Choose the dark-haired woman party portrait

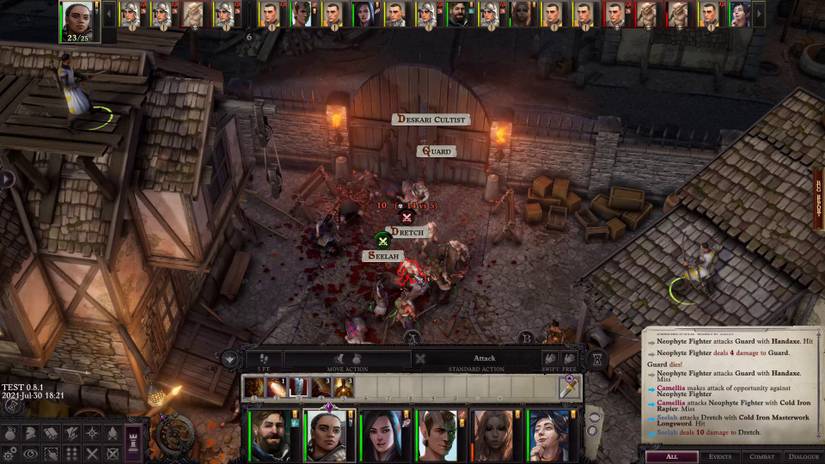point(384,436)
